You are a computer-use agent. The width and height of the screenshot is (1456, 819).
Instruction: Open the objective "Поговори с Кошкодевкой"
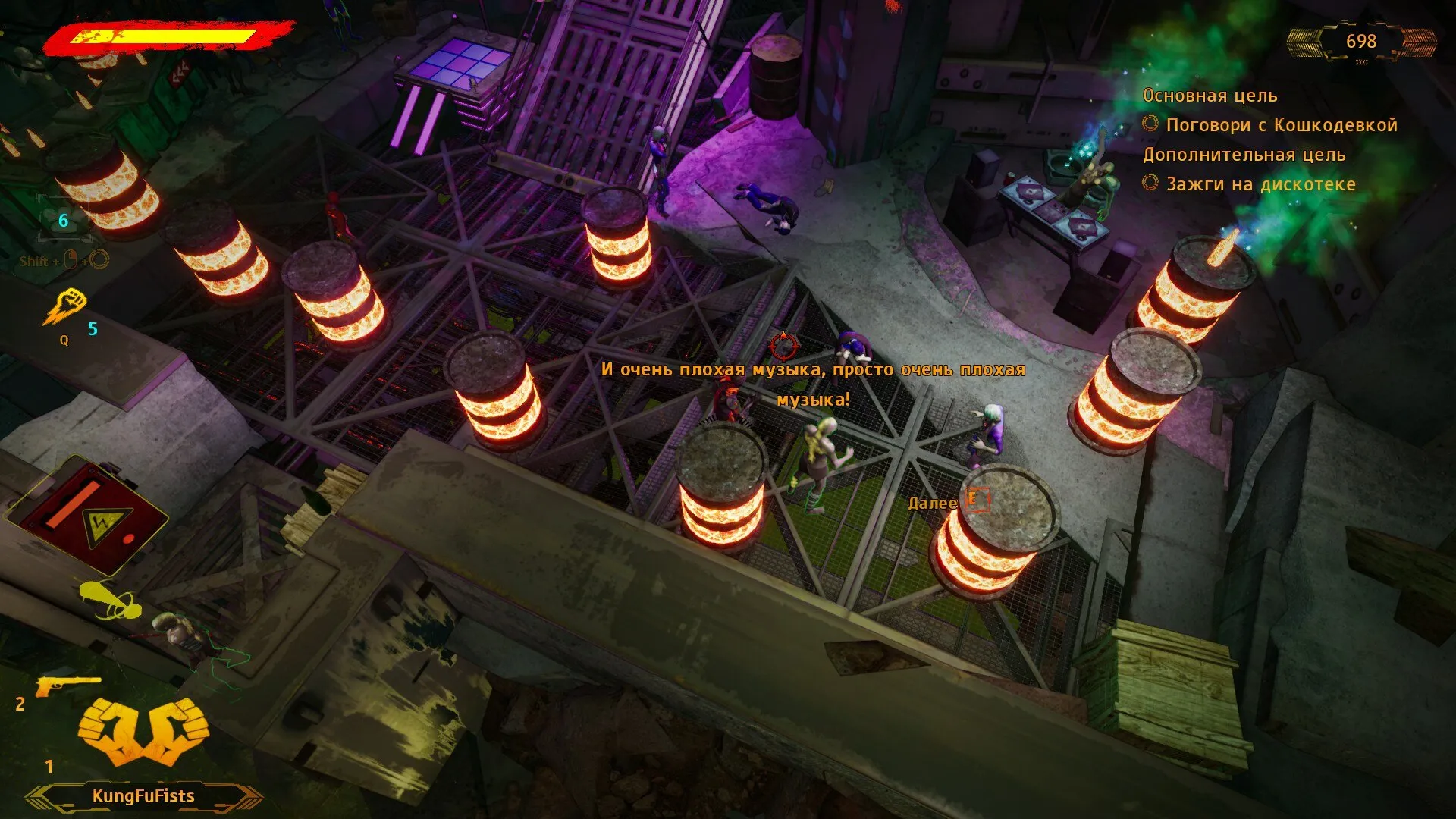pyautogui.click(x=1281, y=125)
